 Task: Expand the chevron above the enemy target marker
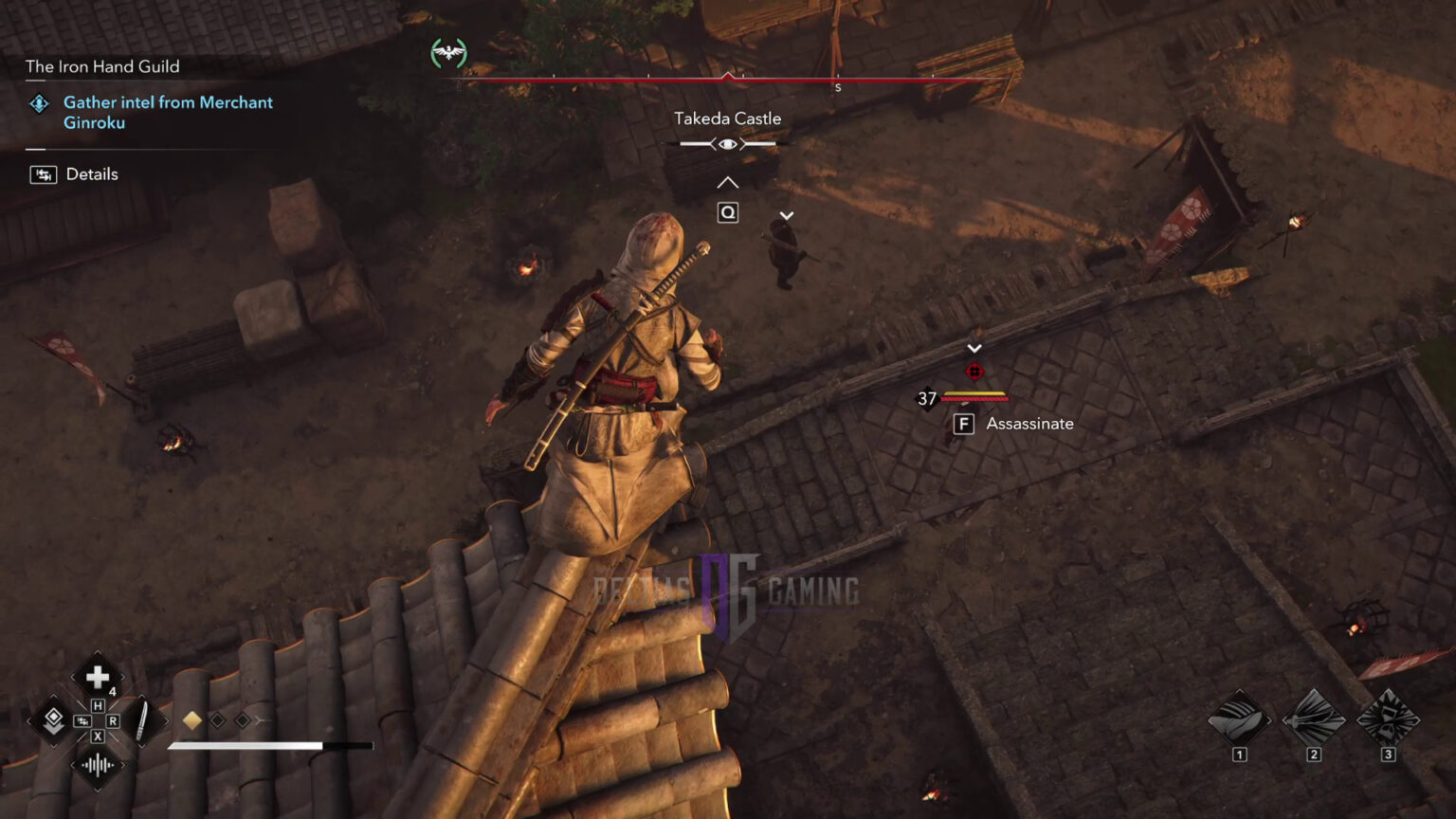974,348
